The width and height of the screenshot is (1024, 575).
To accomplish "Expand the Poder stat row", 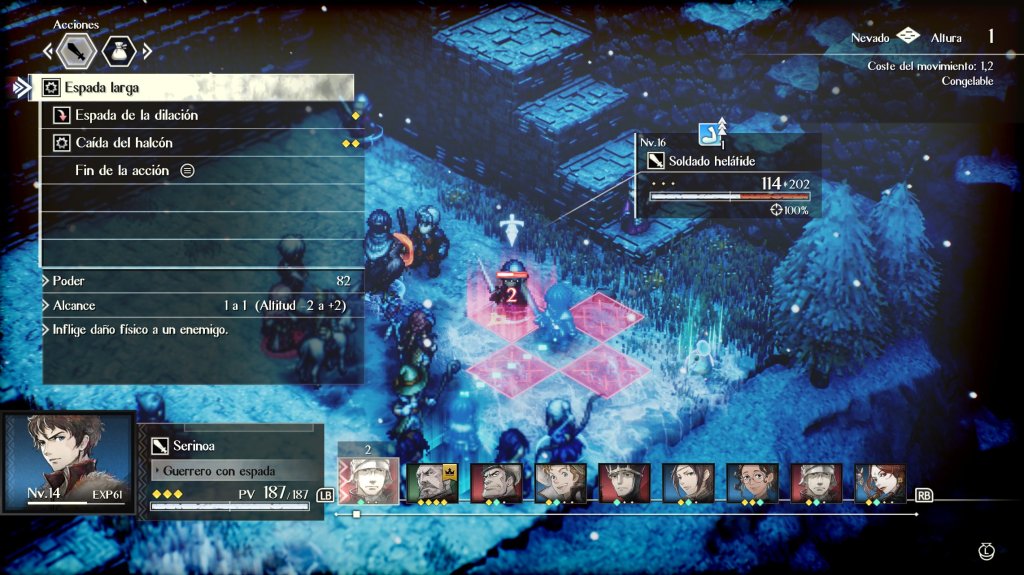I will 200,282.
